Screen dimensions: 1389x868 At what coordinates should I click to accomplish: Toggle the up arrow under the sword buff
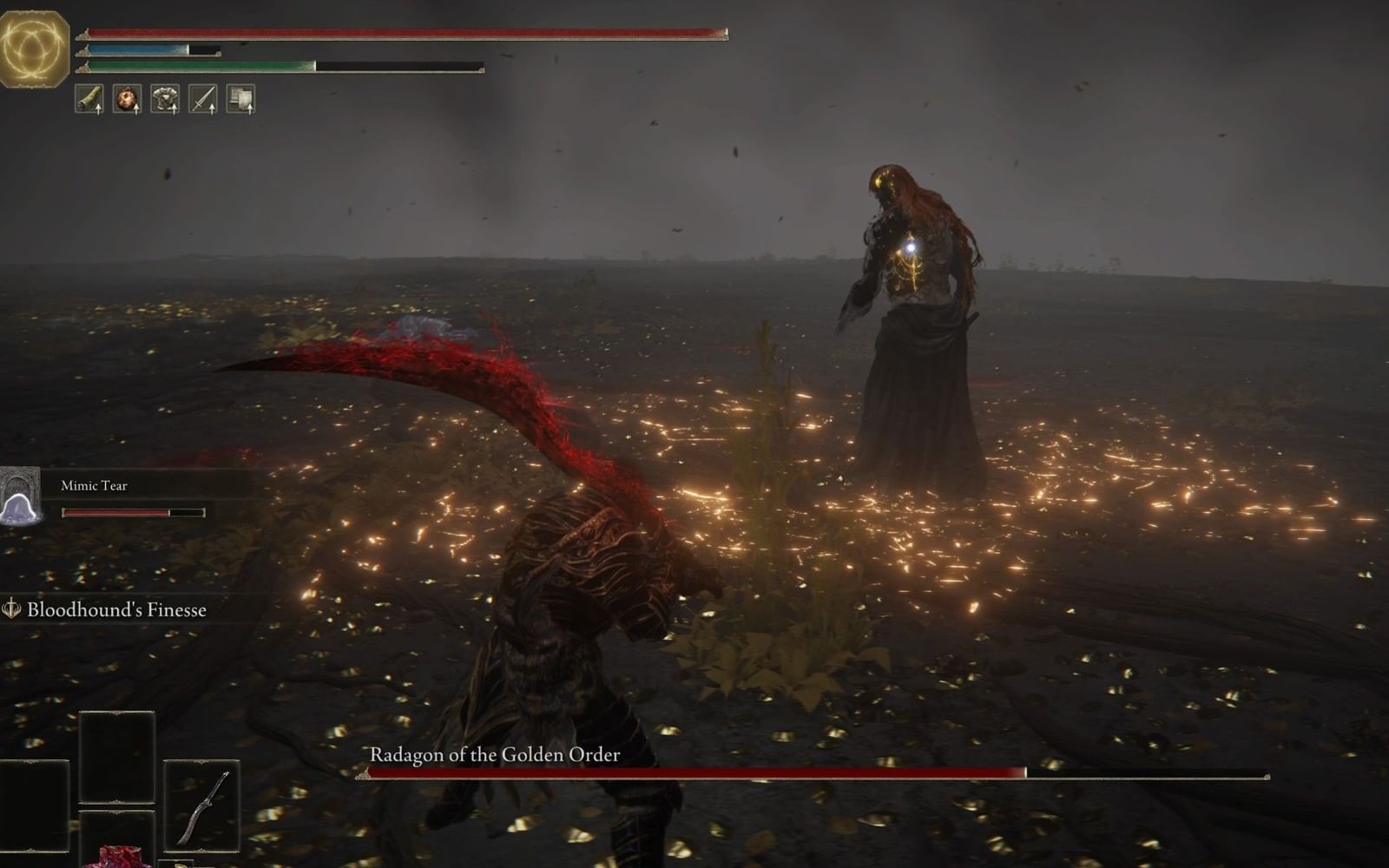click(x=214, y=109)
